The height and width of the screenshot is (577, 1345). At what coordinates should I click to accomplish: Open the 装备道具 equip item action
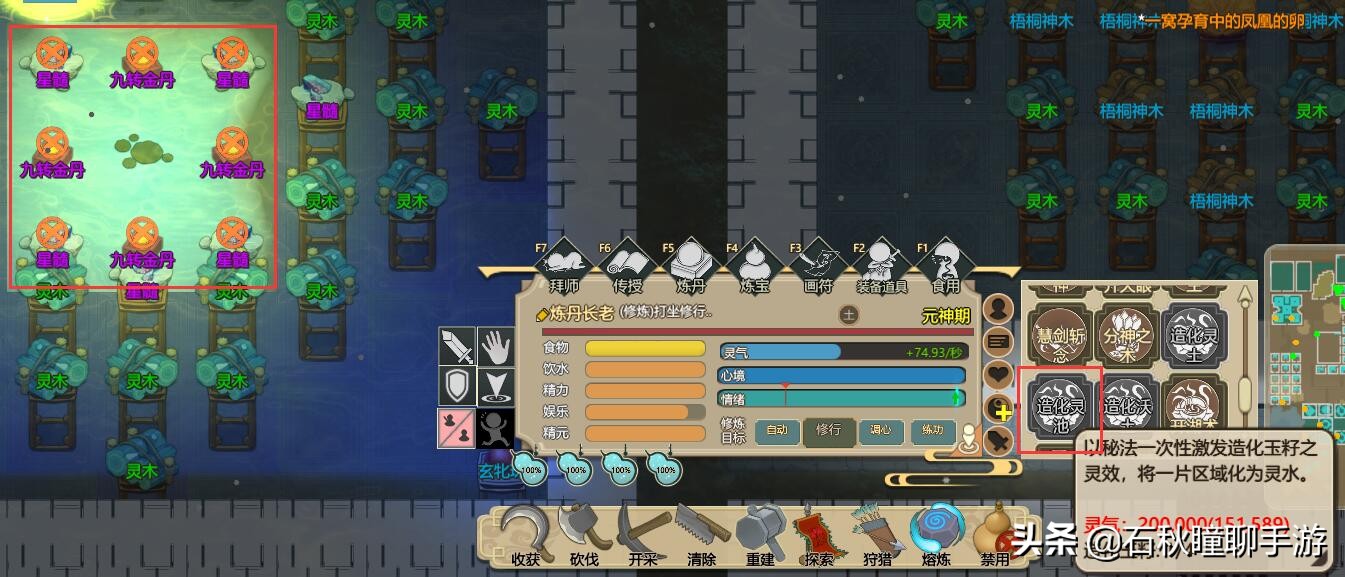coord(881,268)
